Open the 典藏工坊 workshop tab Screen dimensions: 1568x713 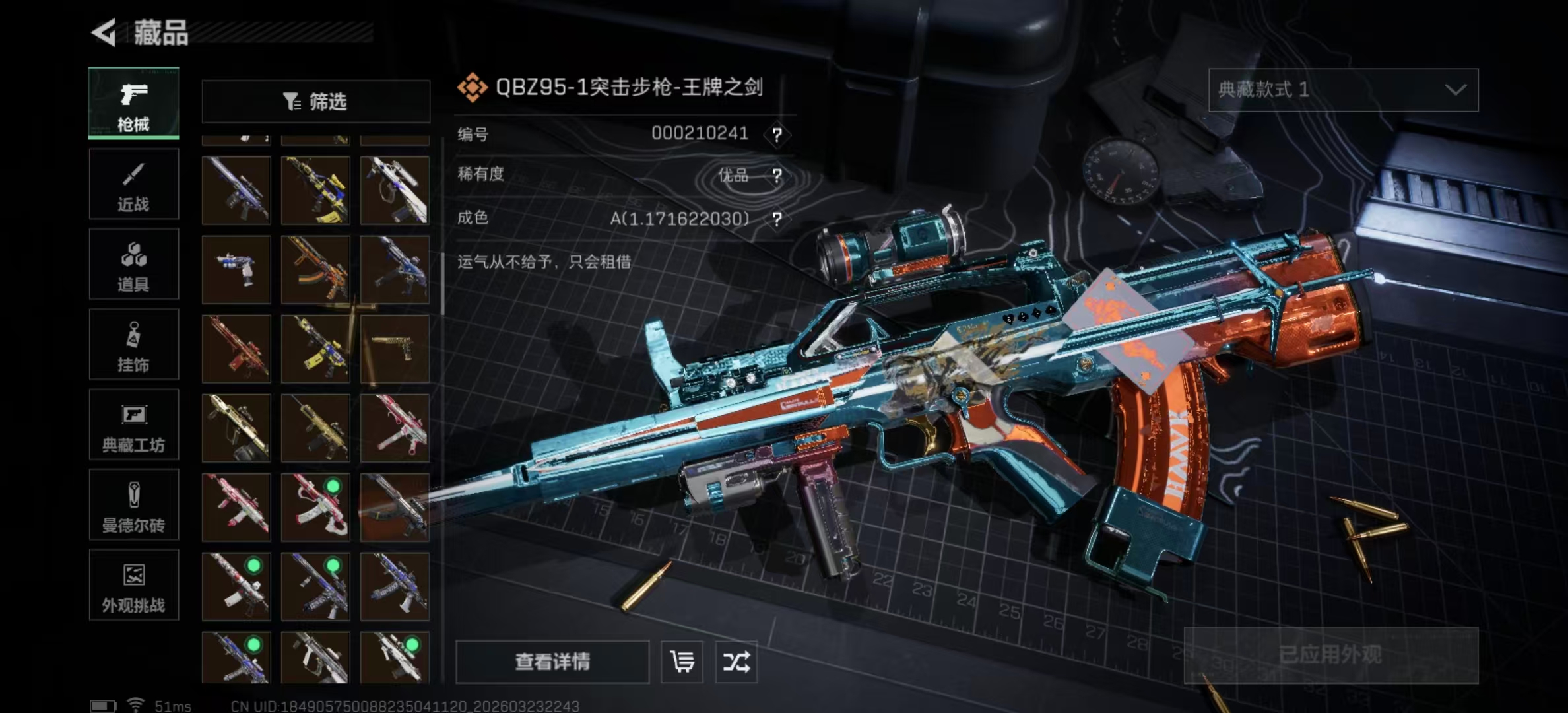click(133, 424)
